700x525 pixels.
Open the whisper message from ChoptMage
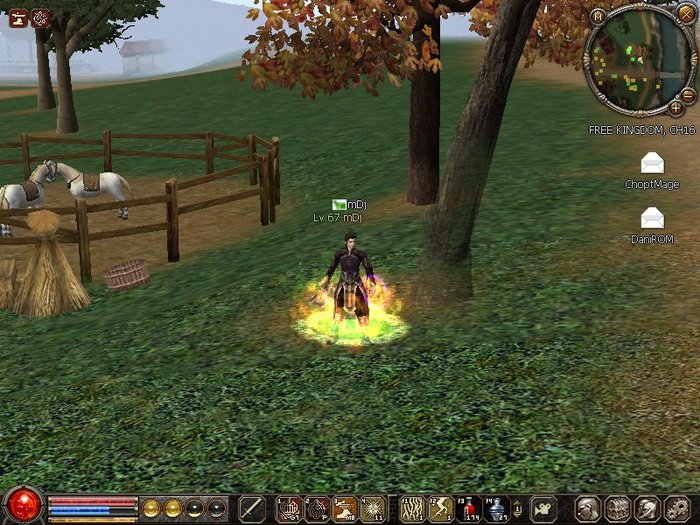coord(652,164)
